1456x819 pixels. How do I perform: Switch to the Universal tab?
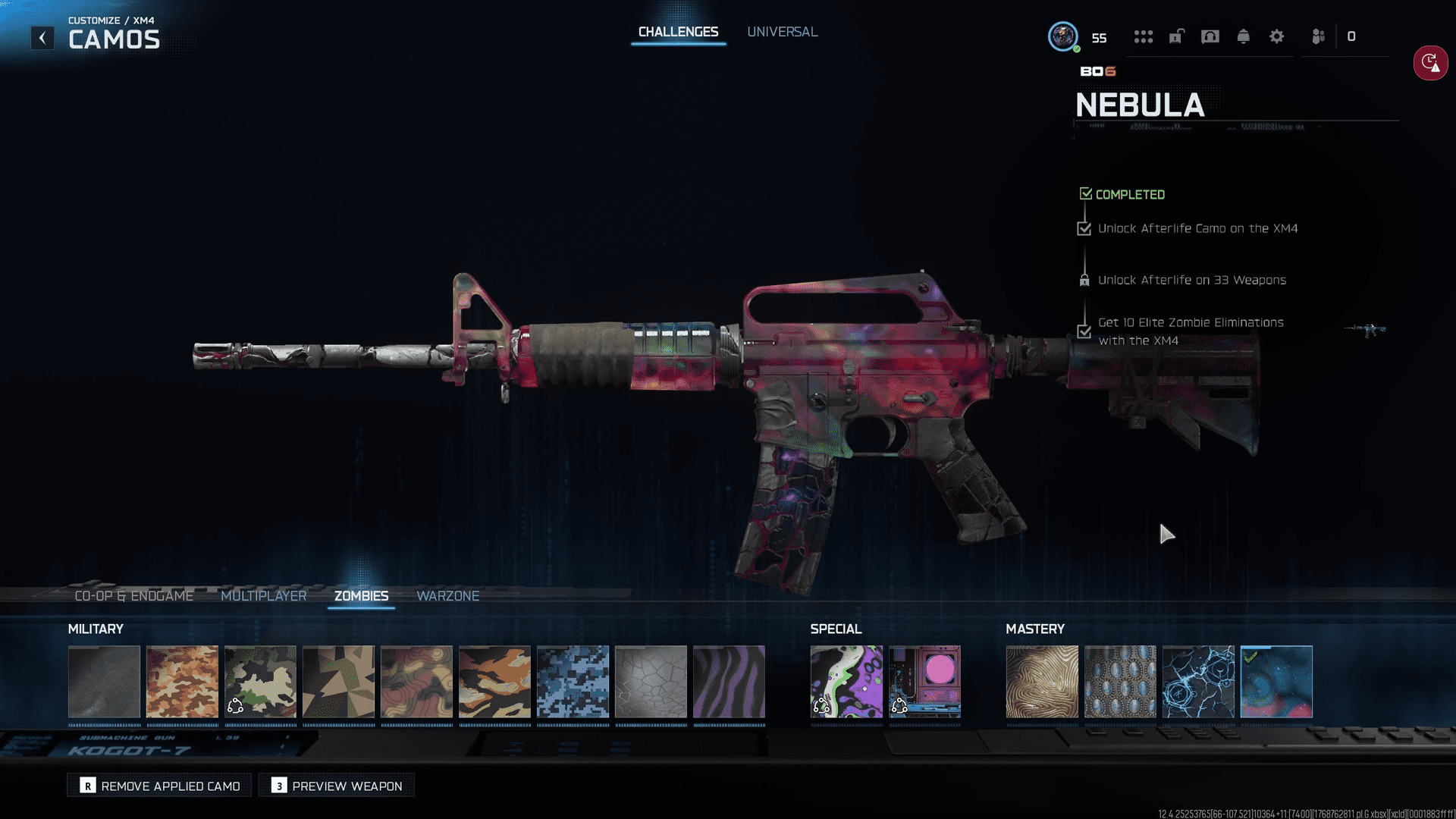tap(782, 32)
